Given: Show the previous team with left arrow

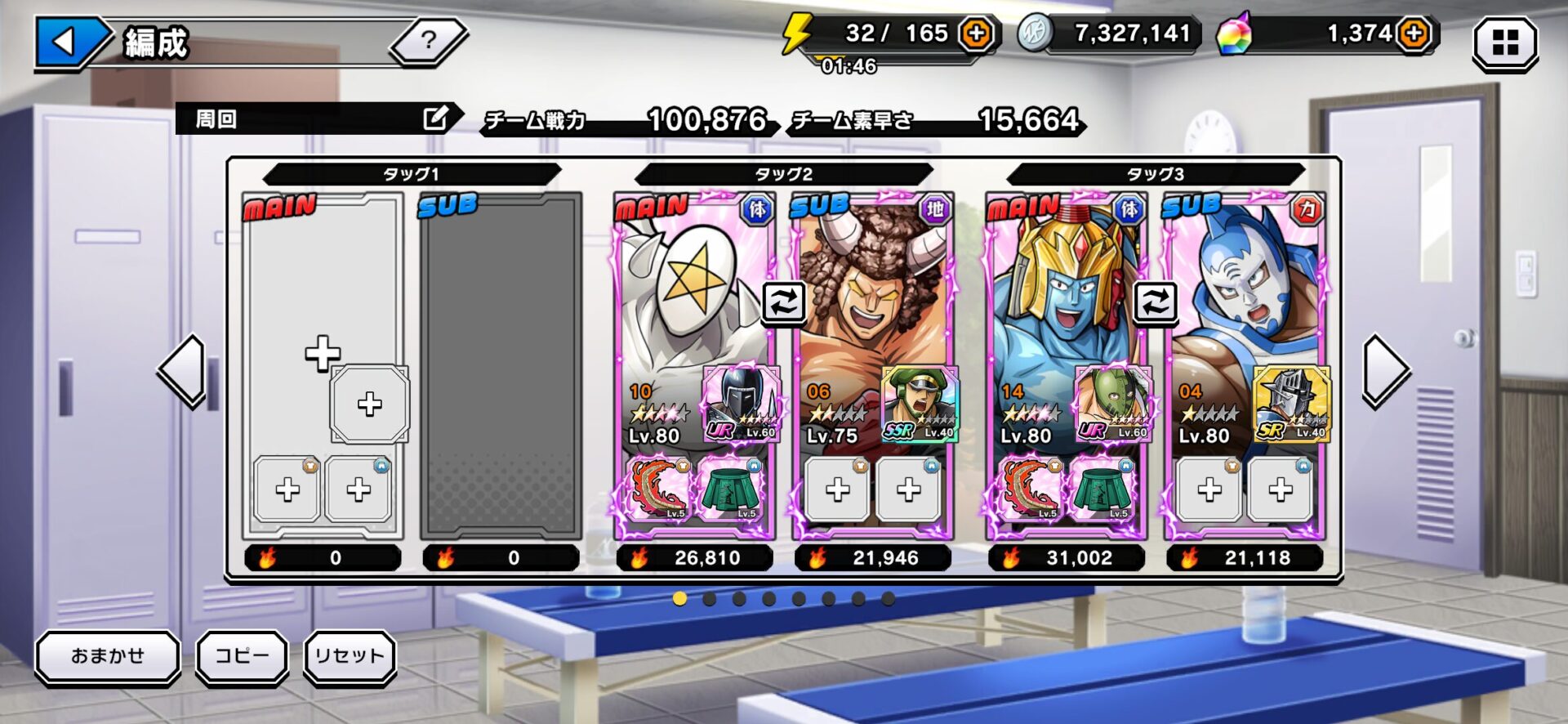Looking at the screenshot, I should click(x=183, y=371).
